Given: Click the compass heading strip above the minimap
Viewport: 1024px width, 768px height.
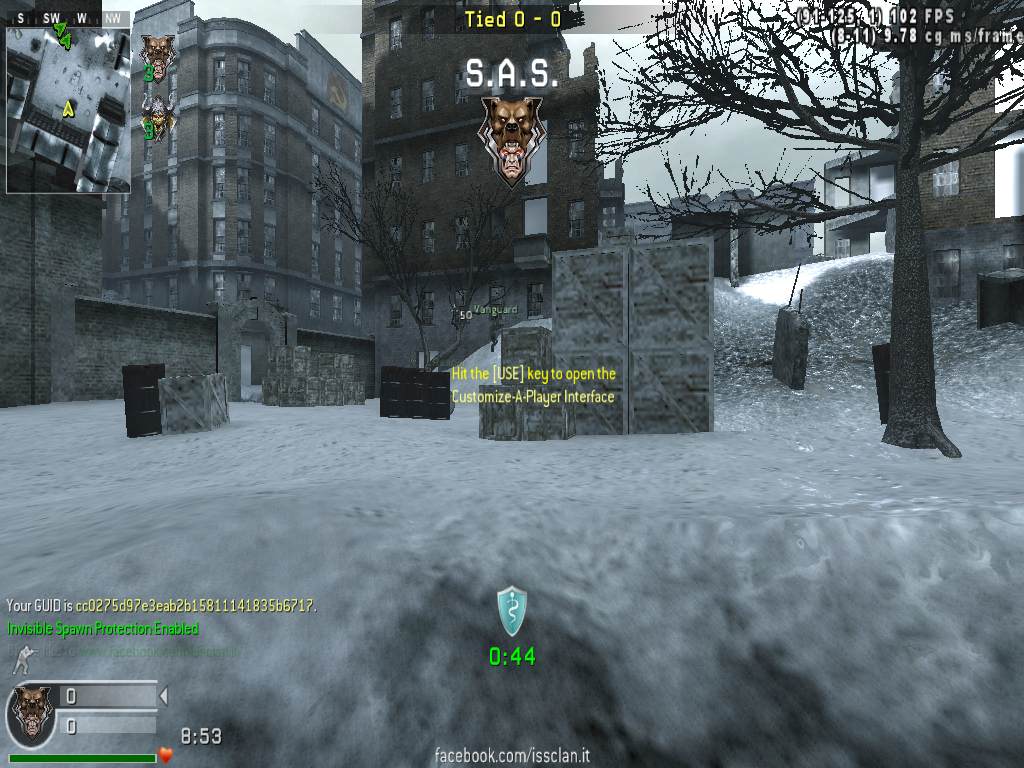Looking at the screenshot, I should click(68, 18).
